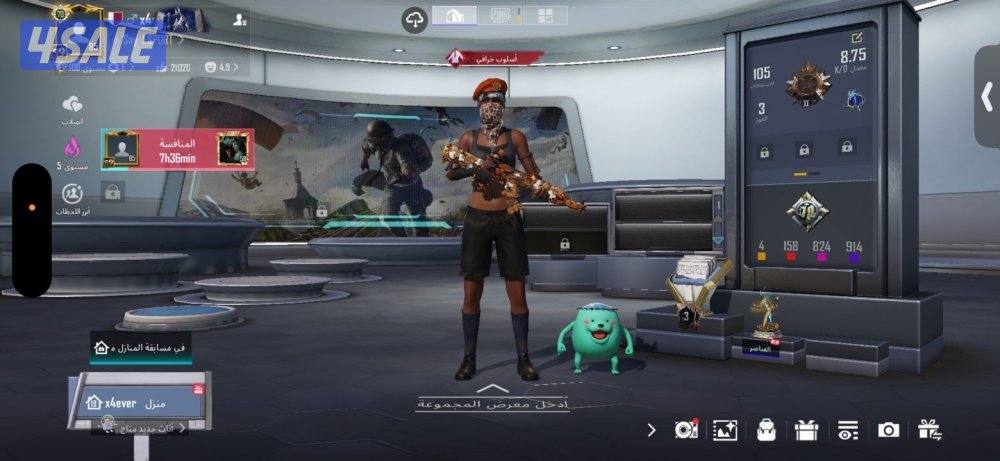Click the cloud download icon
Screen dimensions: 1000x461
click(414, 17)
